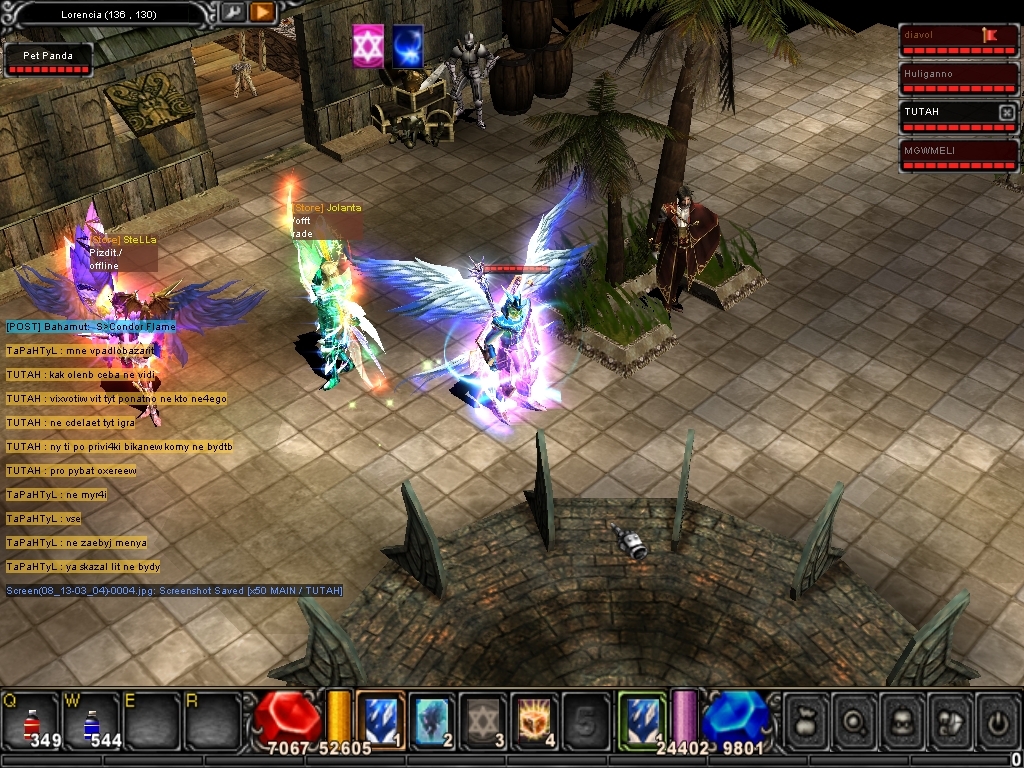Use the blue mana potion slot
Image resolution: width=1024 pixels, height=768 pixels.
91,720
